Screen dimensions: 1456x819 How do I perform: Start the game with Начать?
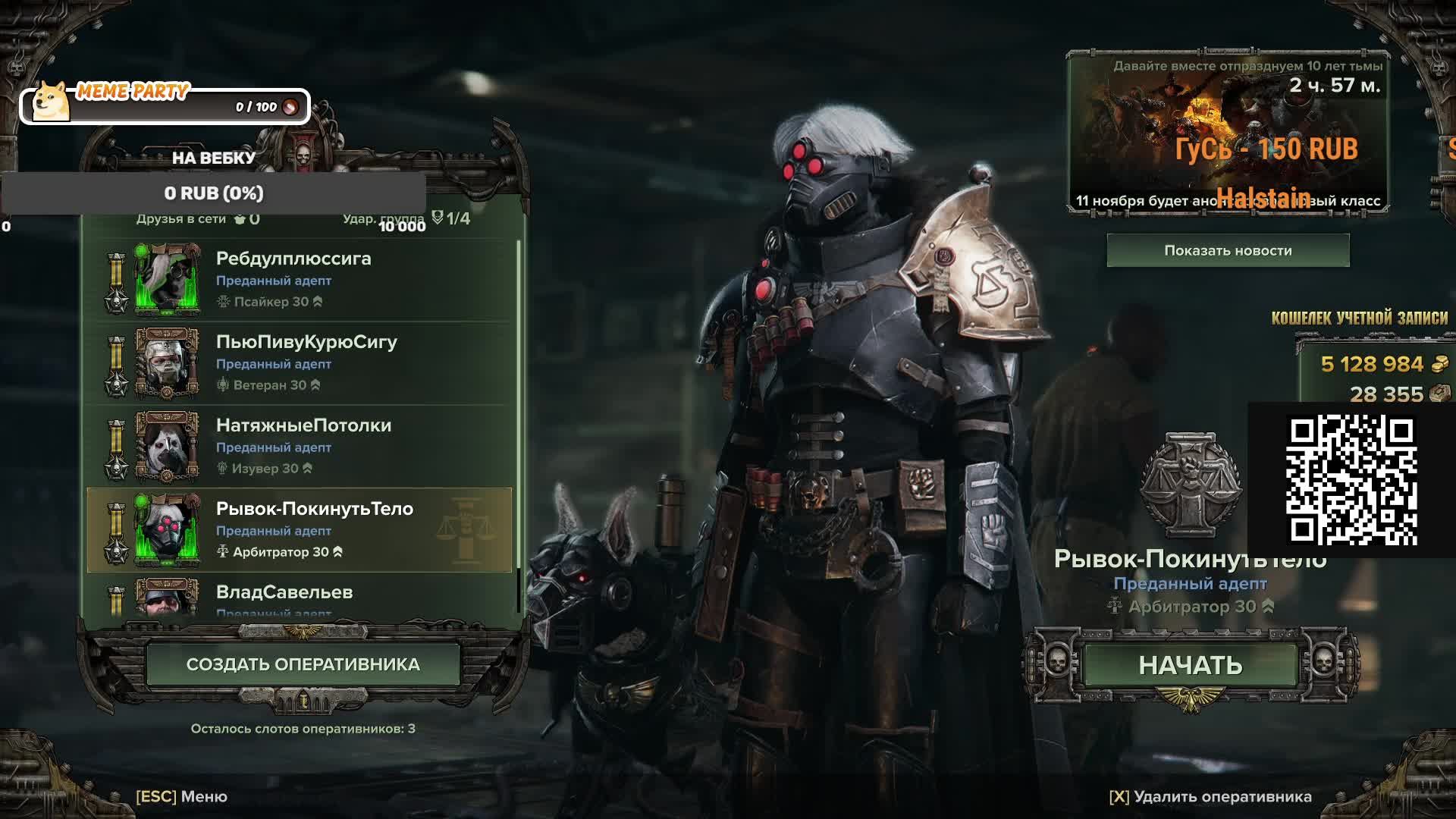pos(1190,665)
